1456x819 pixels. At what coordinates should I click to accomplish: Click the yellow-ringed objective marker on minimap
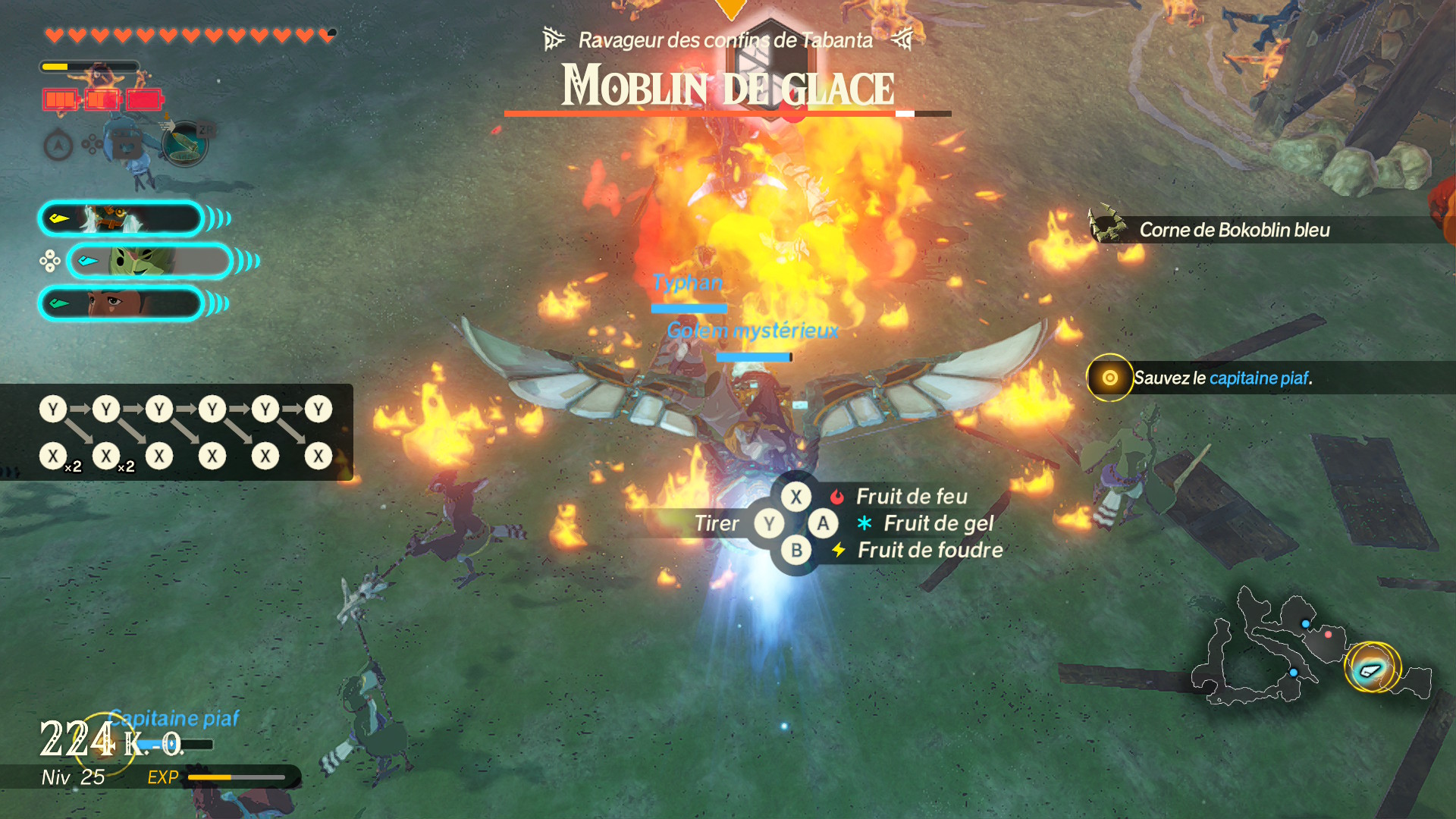point(1371,668)
